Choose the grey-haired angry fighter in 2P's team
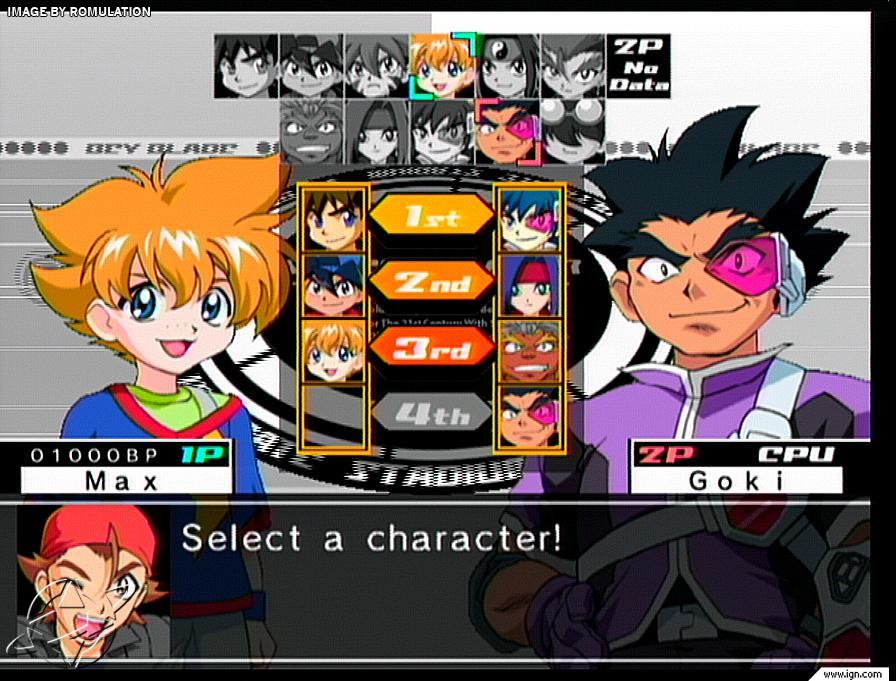Viewport: 896px width, 681px height. click(529, 350)
